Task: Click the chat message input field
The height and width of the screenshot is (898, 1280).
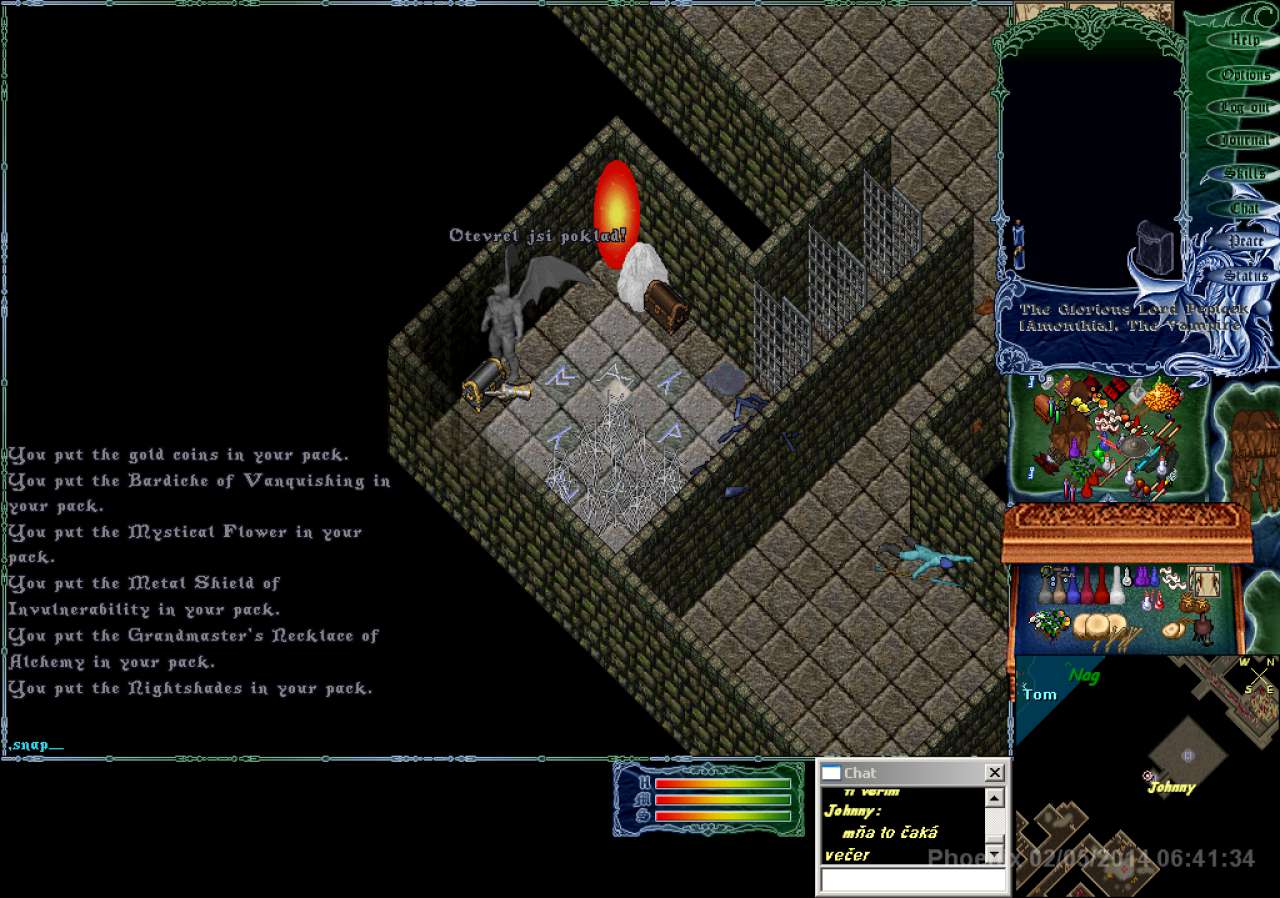Action: coord(913,880)
